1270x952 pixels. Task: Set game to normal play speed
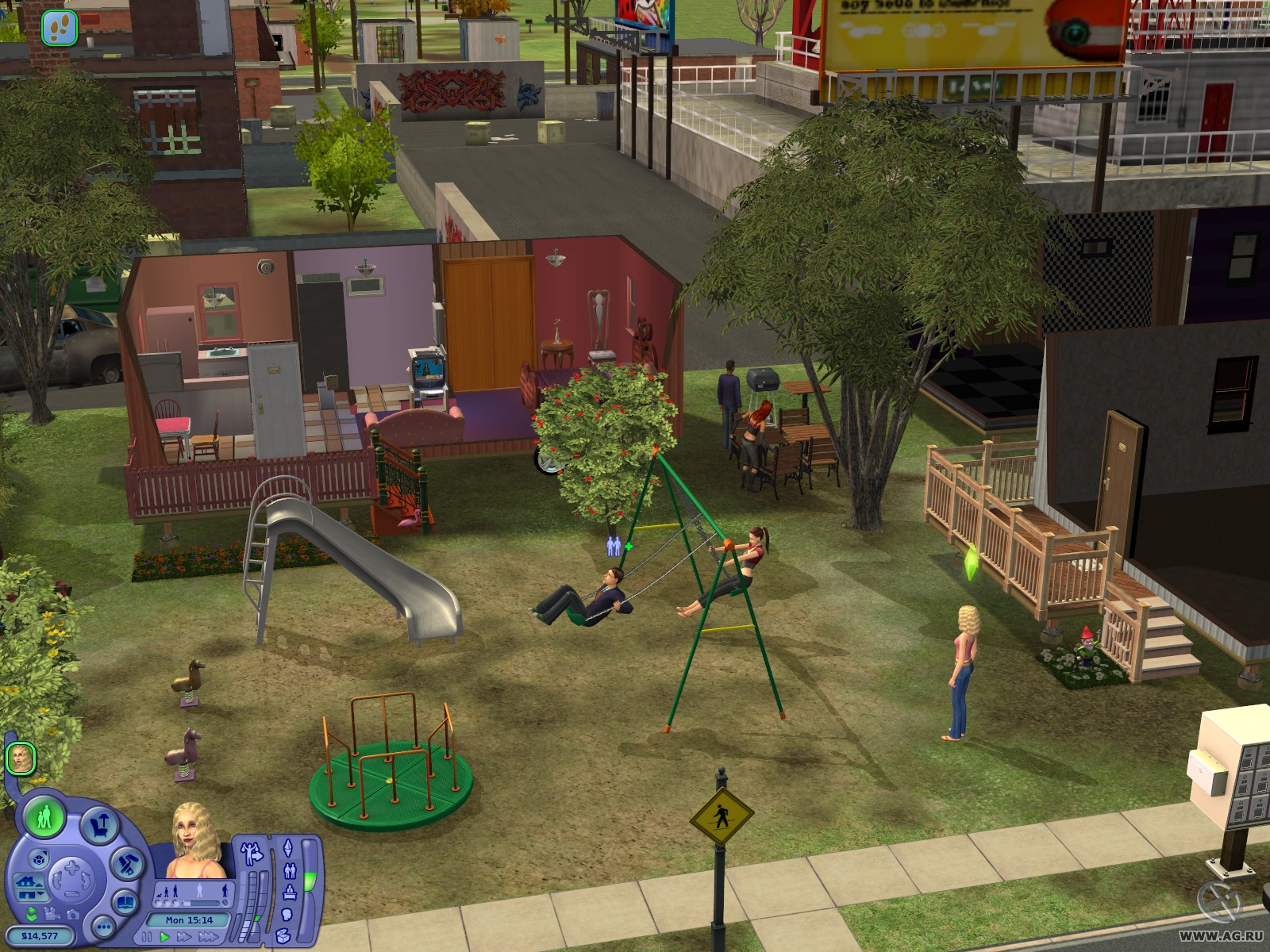165,937
